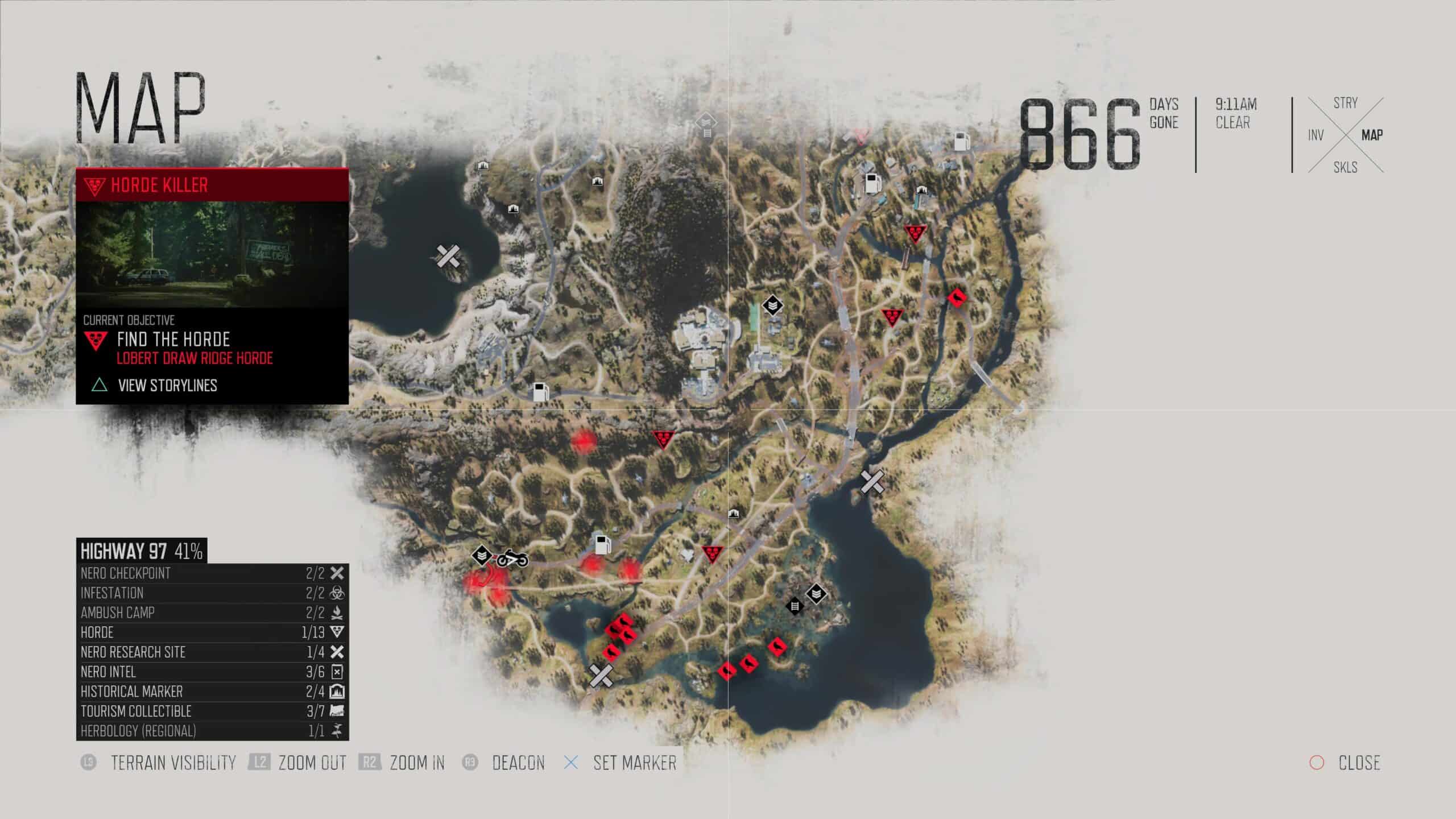Open the Horde Killer objective thumbnail
Image resolution: width=1456 pixels, height=819 pixels.
coord(212,254)
